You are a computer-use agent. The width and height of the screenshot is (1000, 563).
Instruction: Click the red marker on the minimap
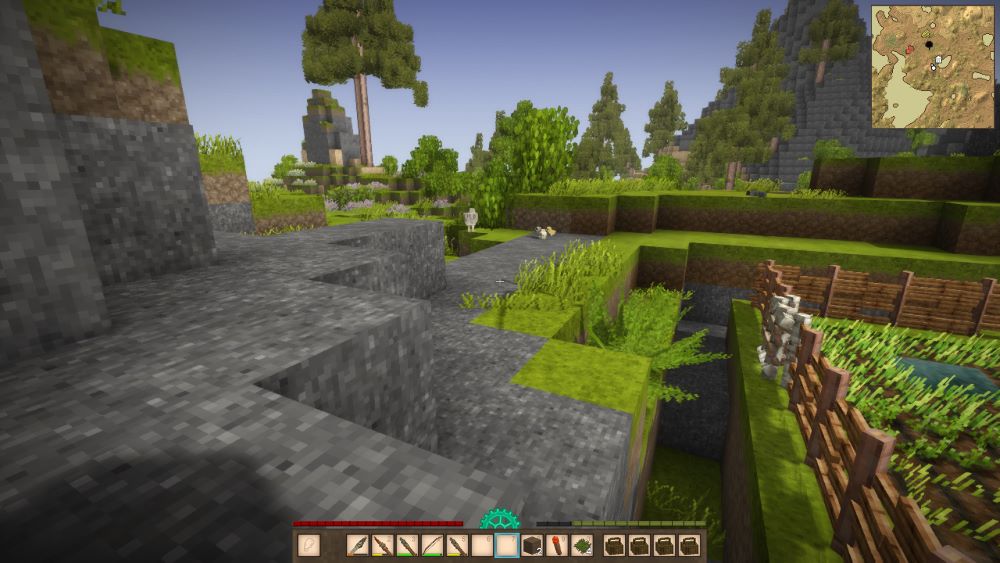pyautogui.click(x=909, y=49)
